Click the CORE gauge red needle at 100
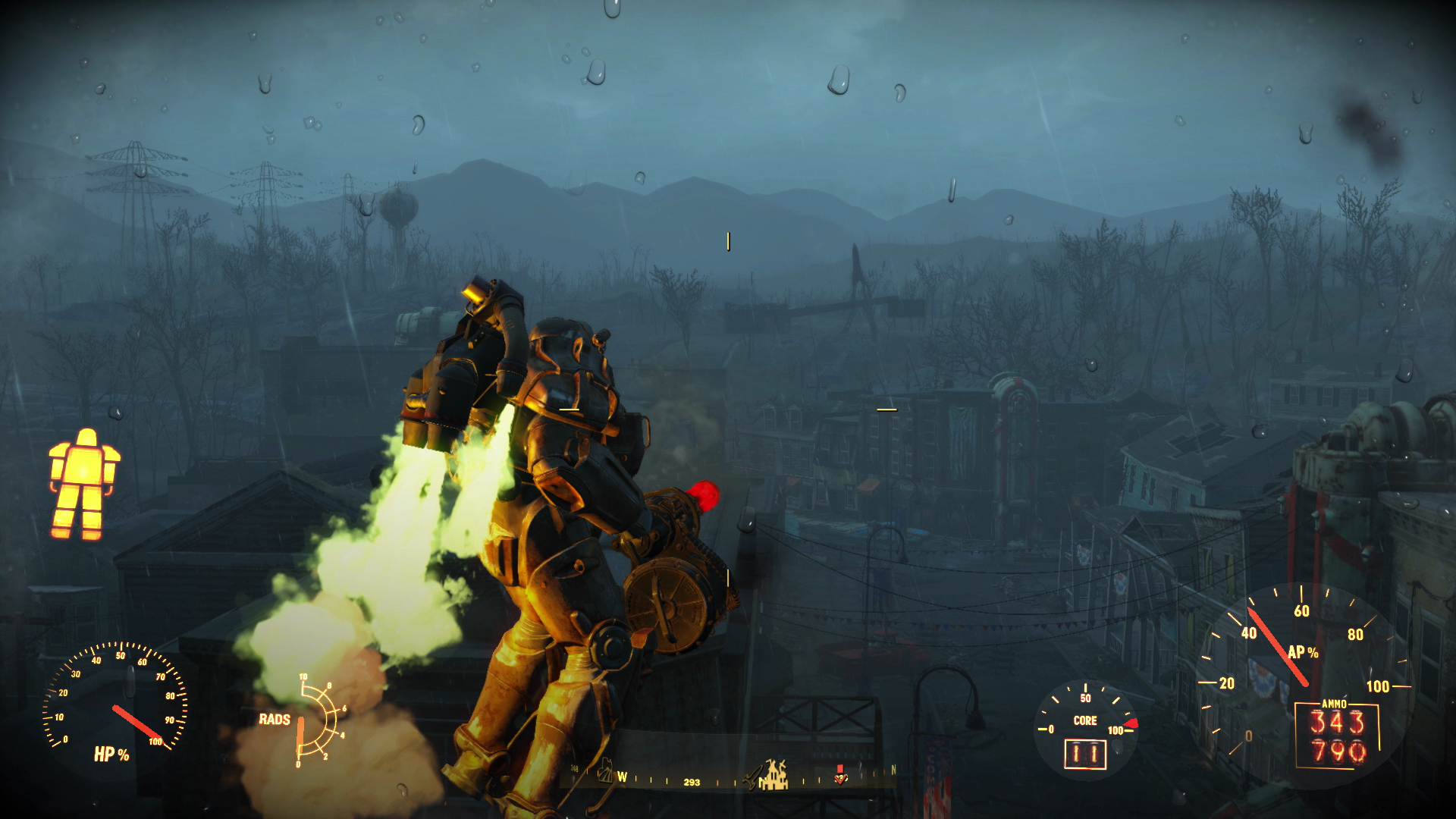This screenshot has width=1456, height=819. click(x=1131, y=723)
